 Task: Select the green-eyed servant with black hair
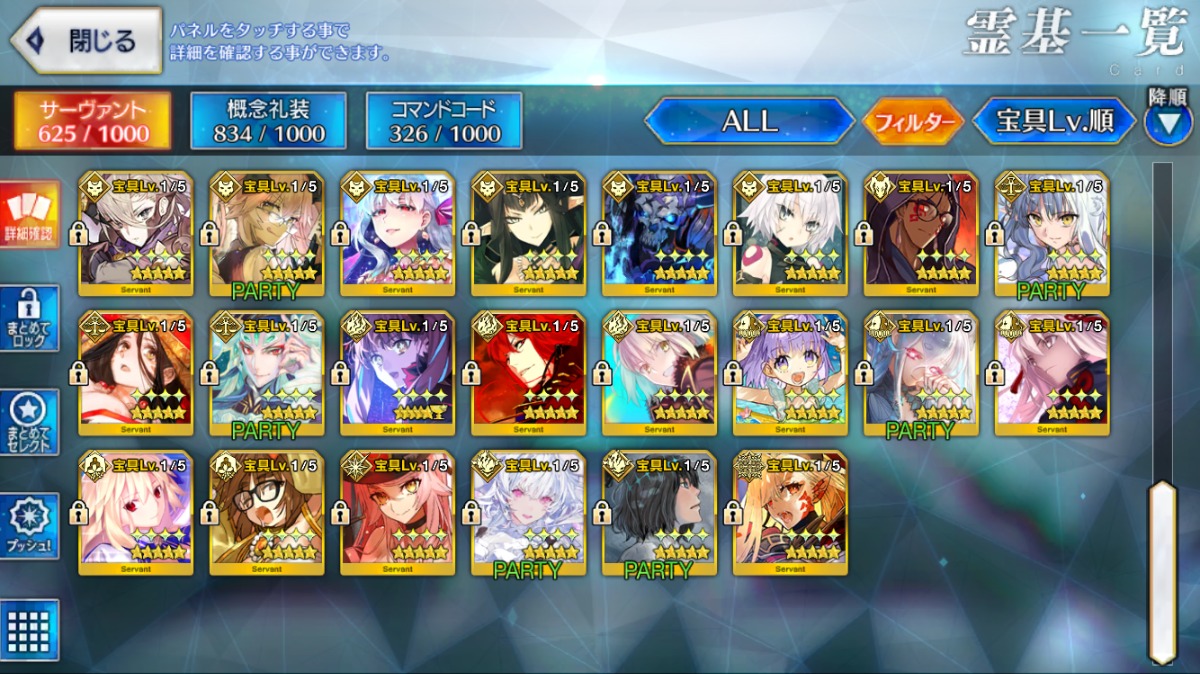coord(528,234)
